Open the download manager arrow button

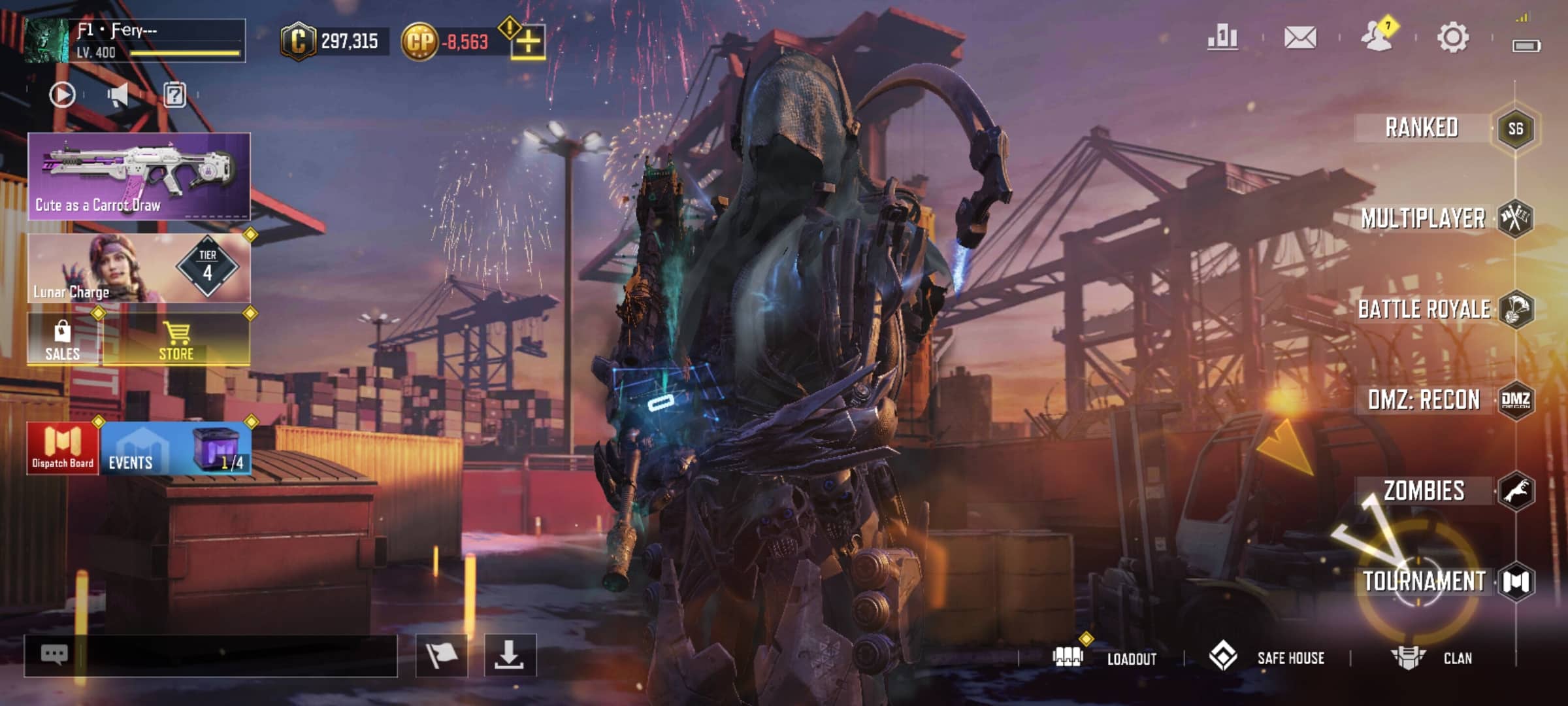click(510, 655)
